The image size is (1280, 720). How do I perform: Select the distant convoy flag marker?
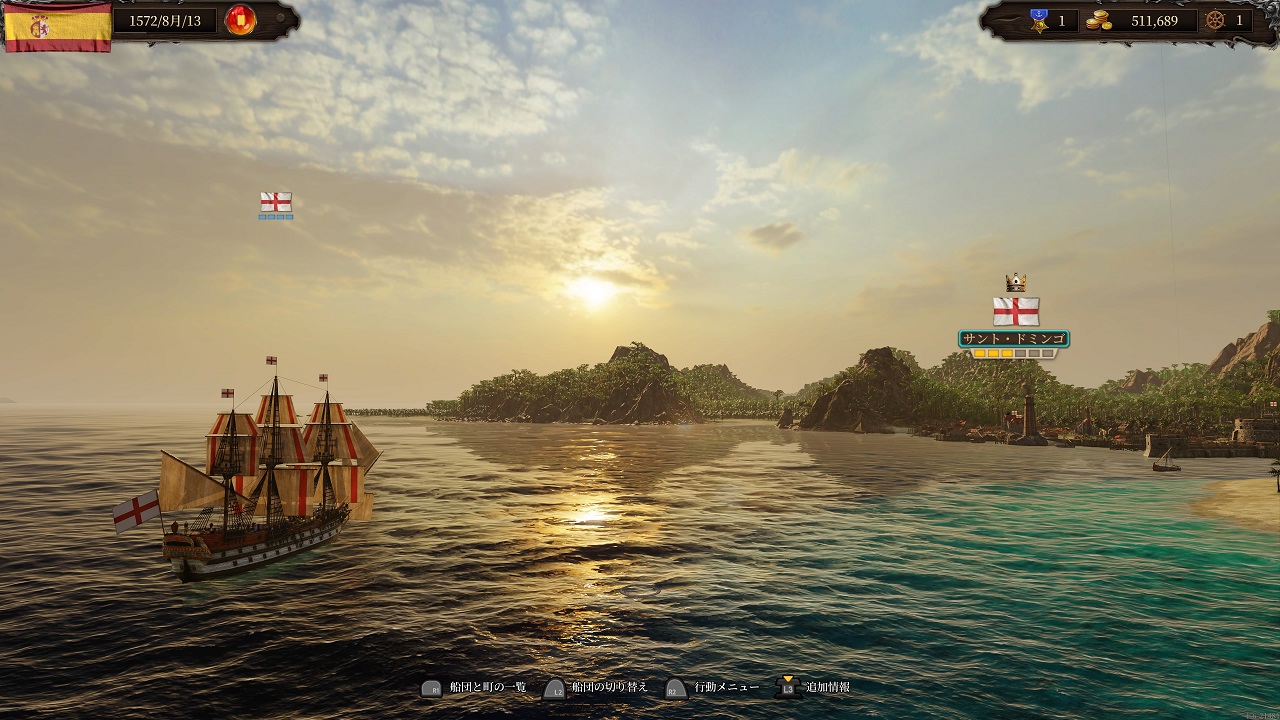click(276, 202)
